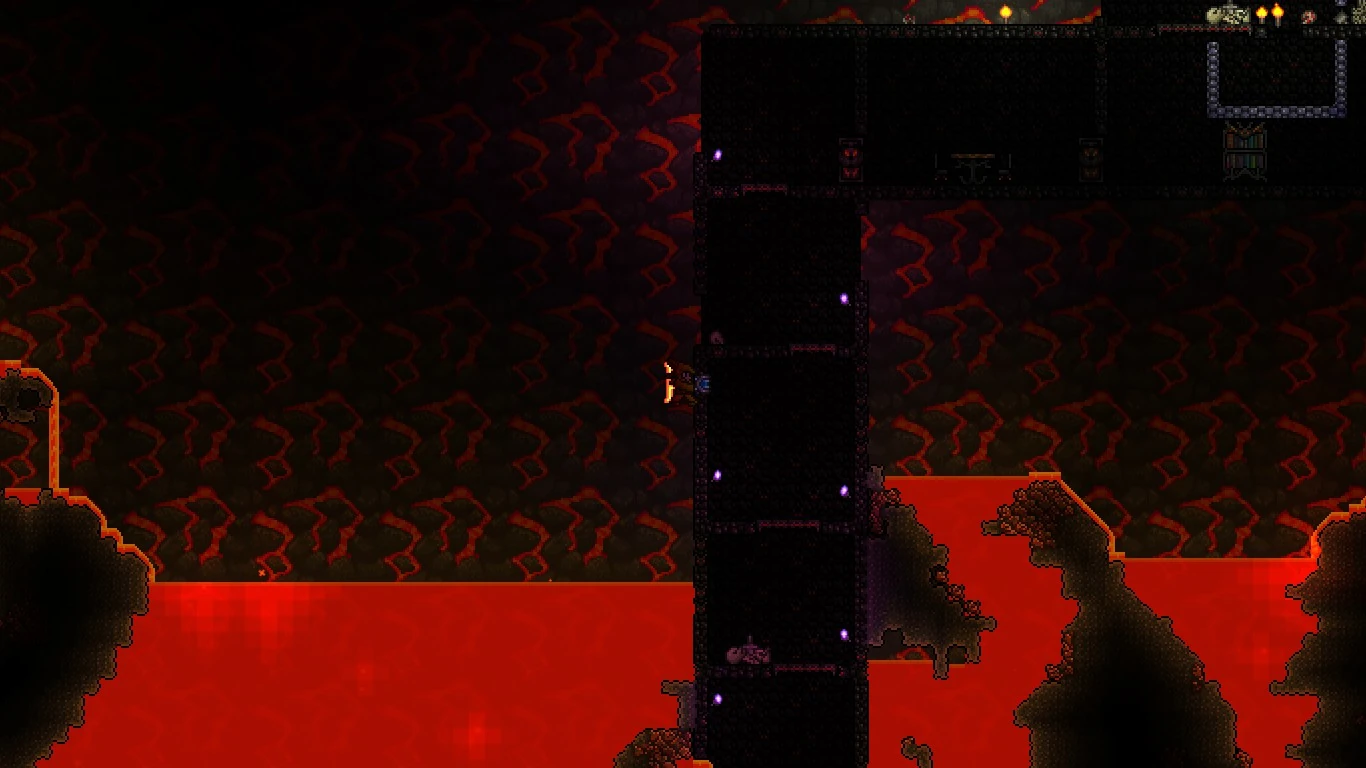Click the small sparkle above the lava on the left

tap(262, 573)
